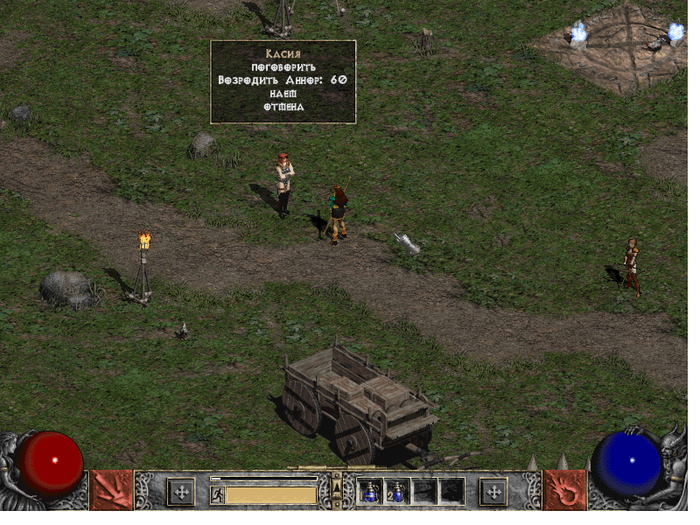This screenshot has width=700, height=525.
Task: Open the "Наем" hire option
Action: (283, 93)
